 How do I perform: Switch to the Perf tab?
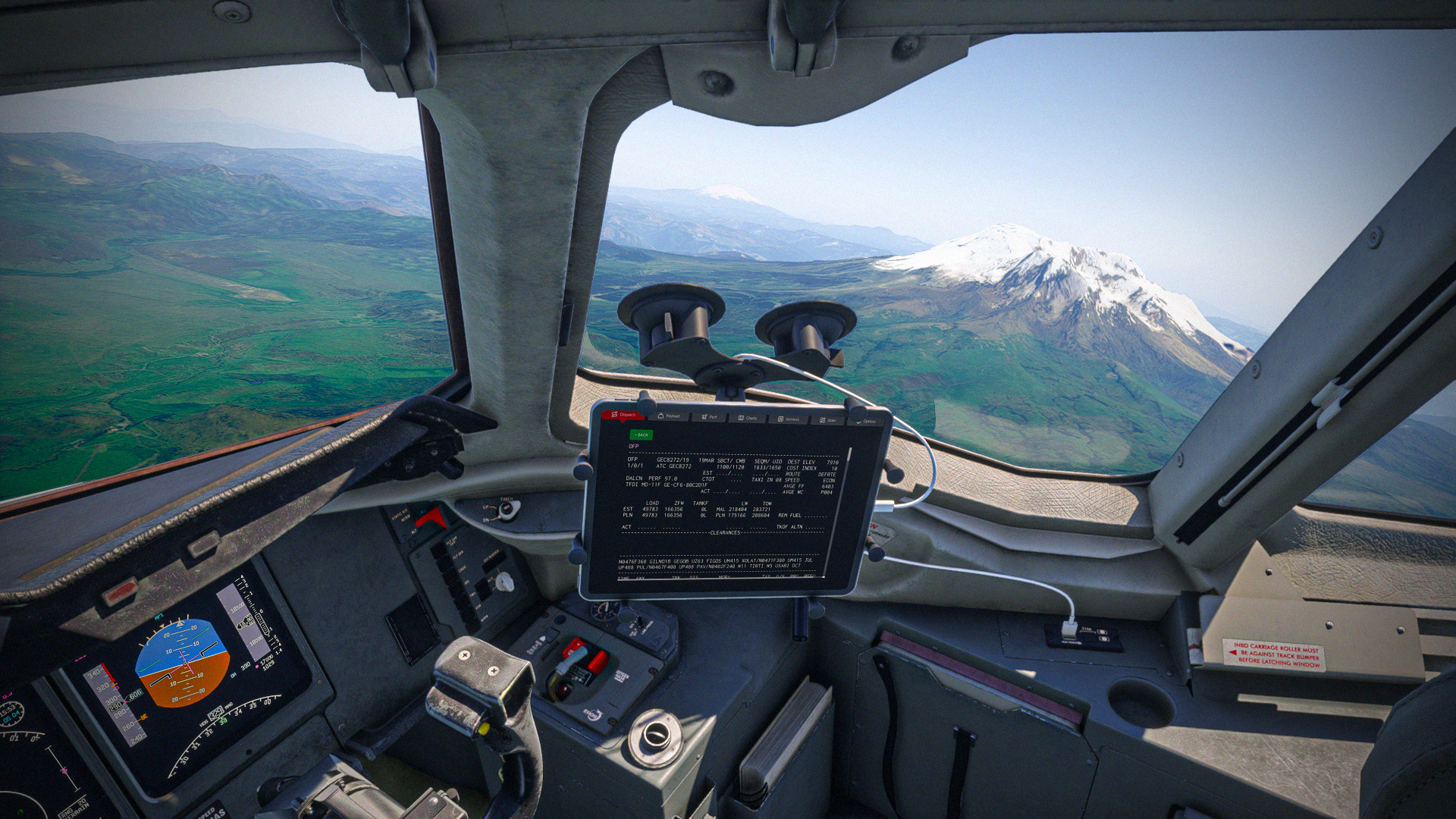710,417
